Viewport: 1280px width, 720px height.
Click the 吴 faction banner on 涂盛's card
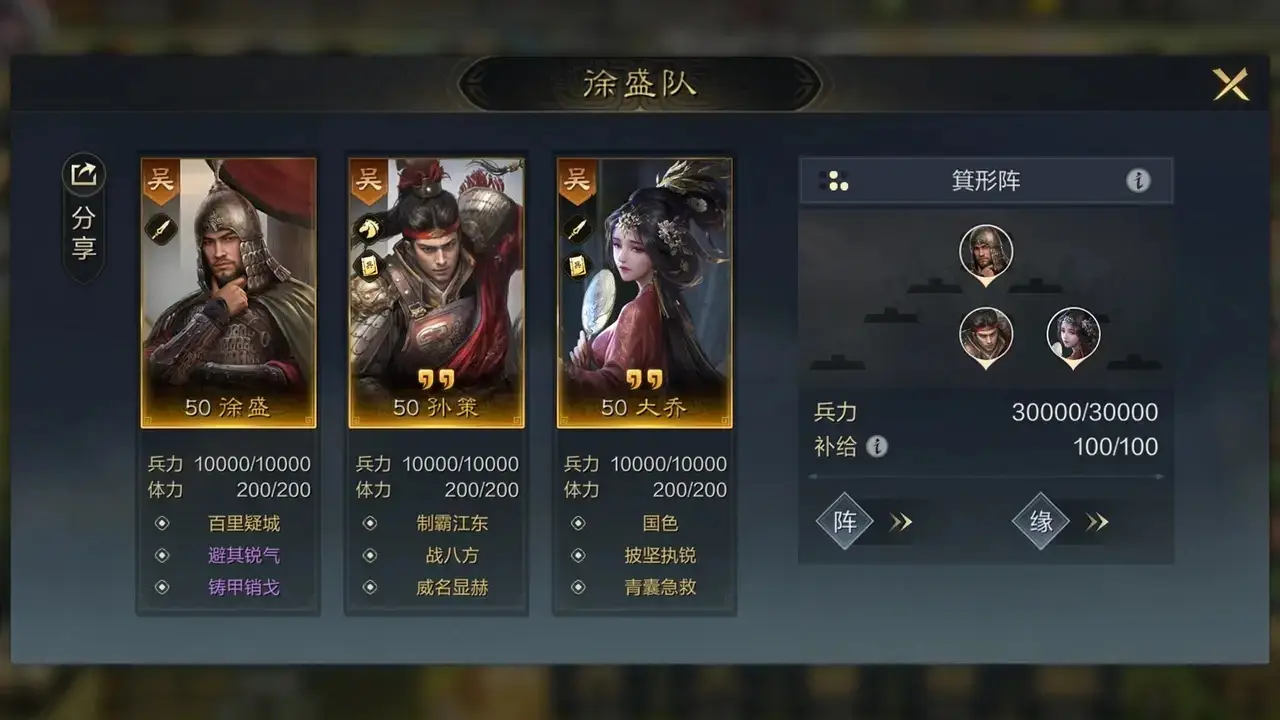point(158,180)
